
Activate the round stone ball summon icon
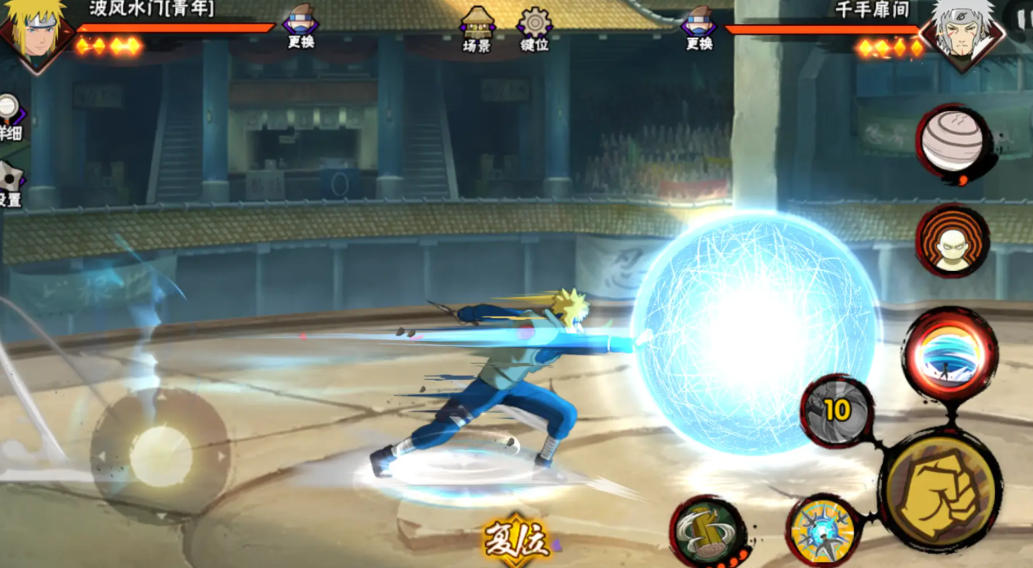click(x=953, y=143)
